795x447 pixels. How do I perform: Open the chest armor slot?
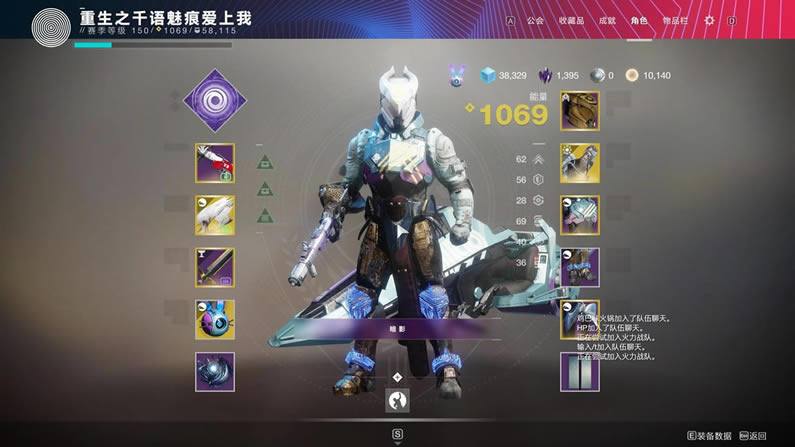coord(580,215)
